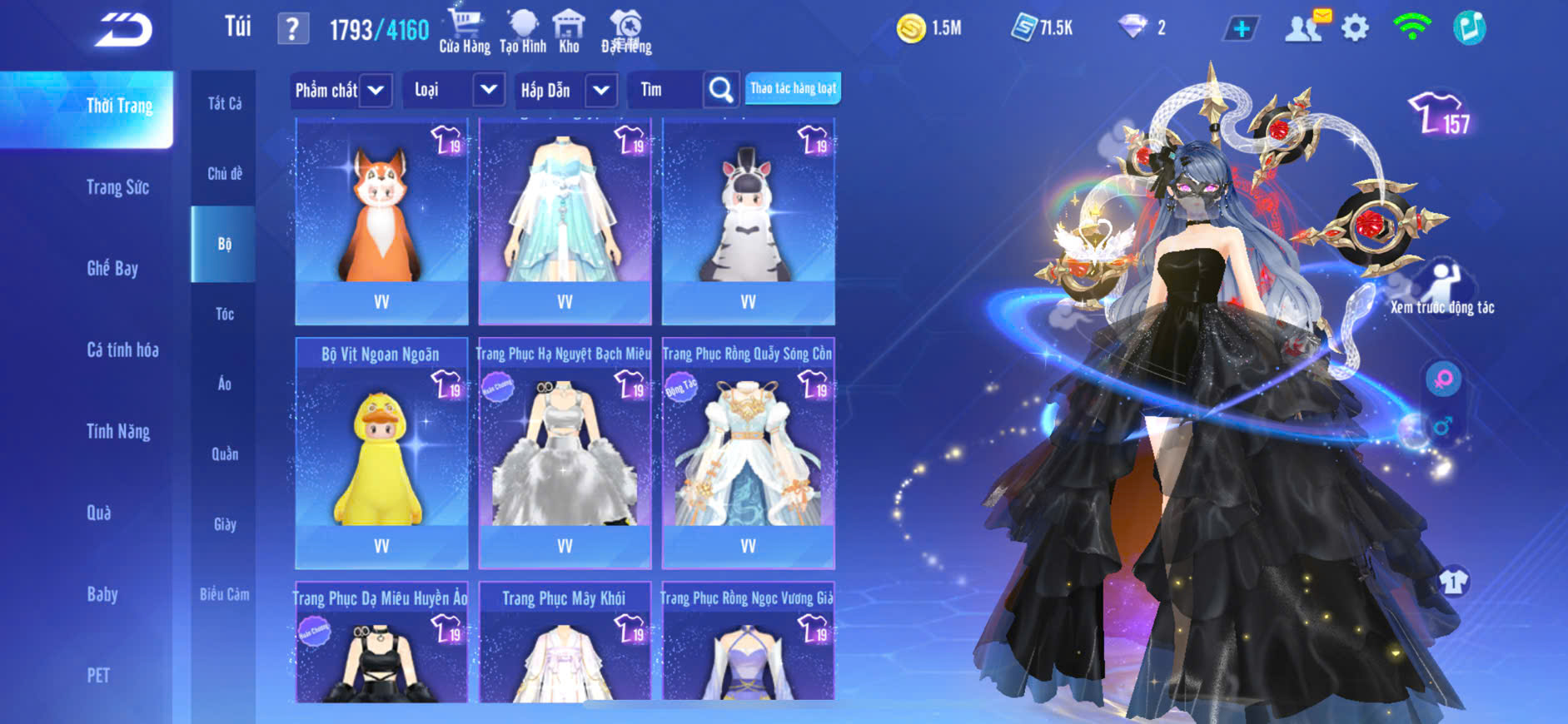Screen dimensions: 1568x724
Task: Open the Kho storage
Action: pos(569,31)
